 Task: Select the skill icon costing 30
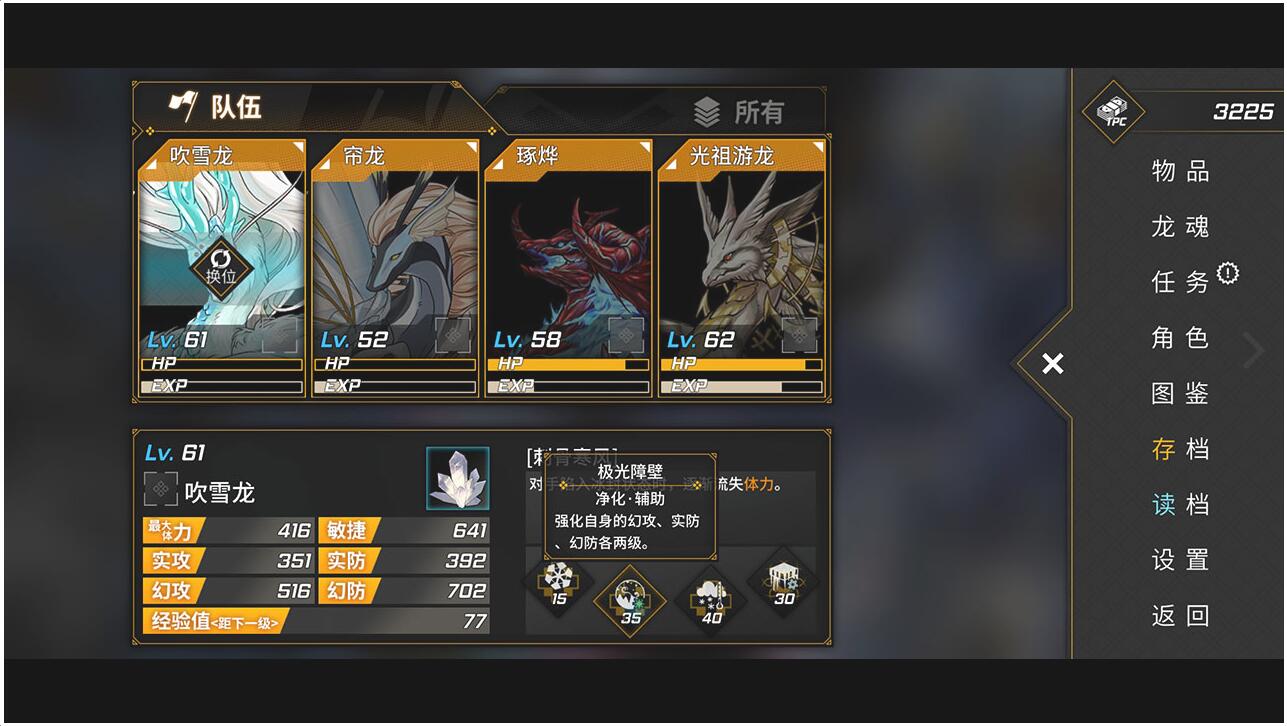(783, 583)
